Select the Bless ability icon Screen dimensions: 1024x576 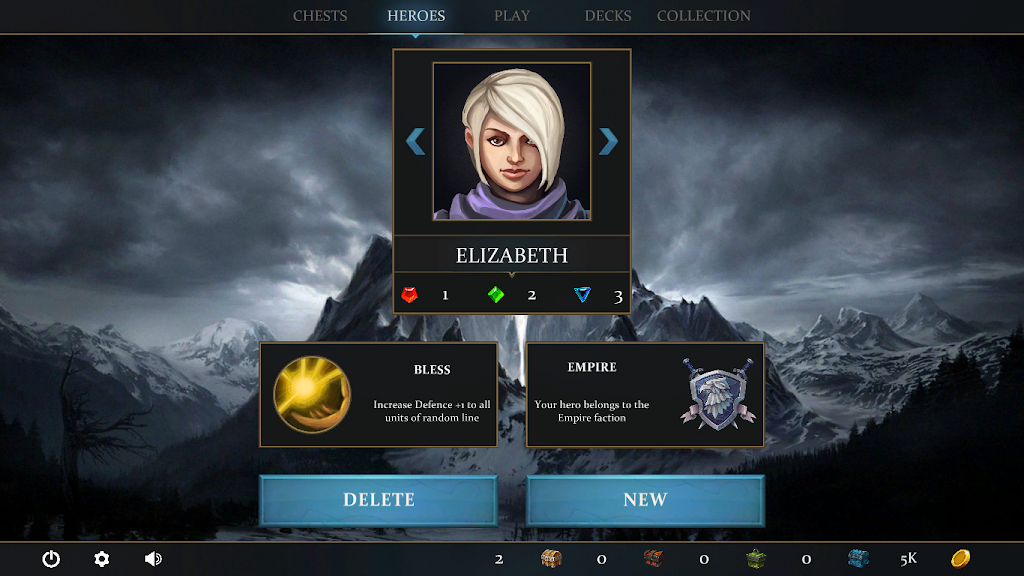click(x=312, y=394)
